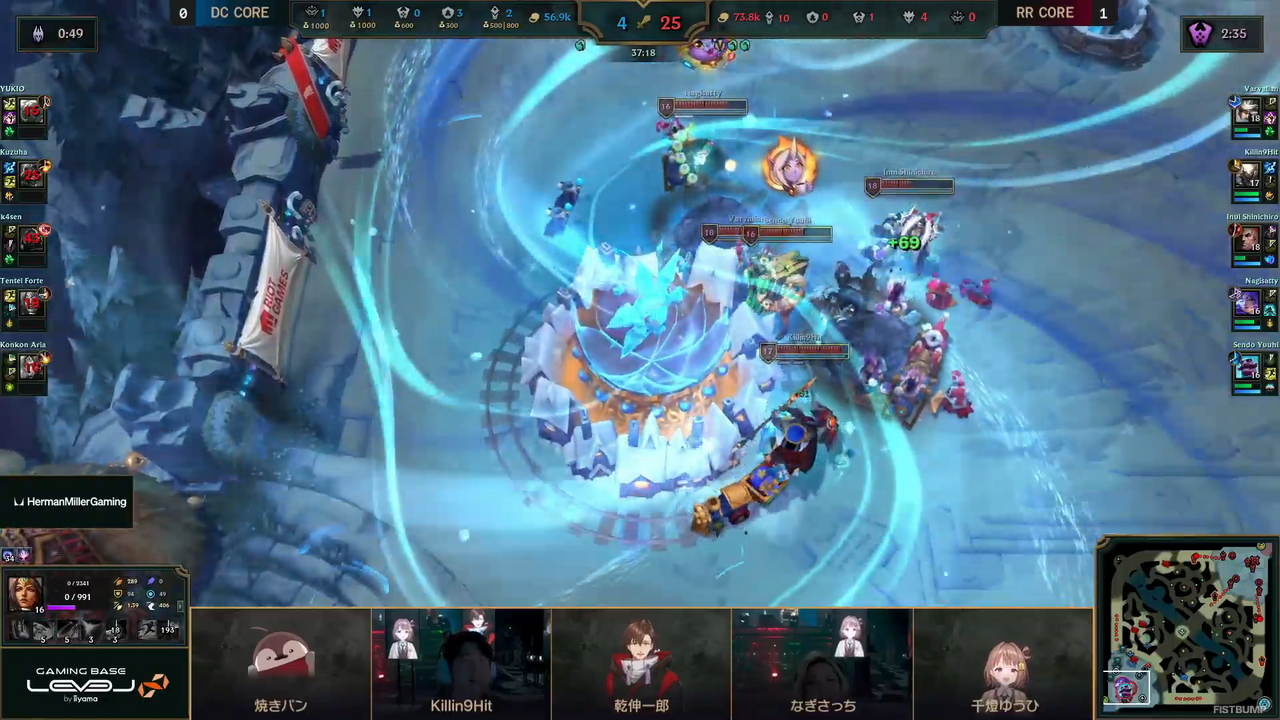Open the Killin9Hit player cam tile

tap(461, 663)
